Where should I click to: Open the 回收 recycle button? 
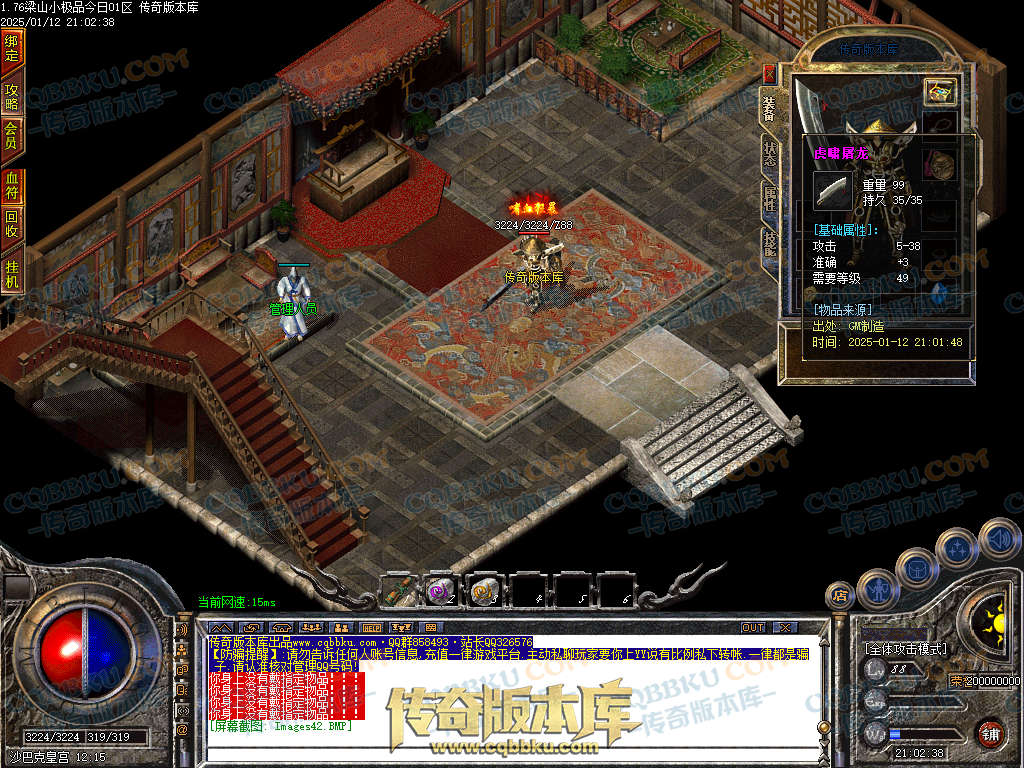click(x=12, y=222)
